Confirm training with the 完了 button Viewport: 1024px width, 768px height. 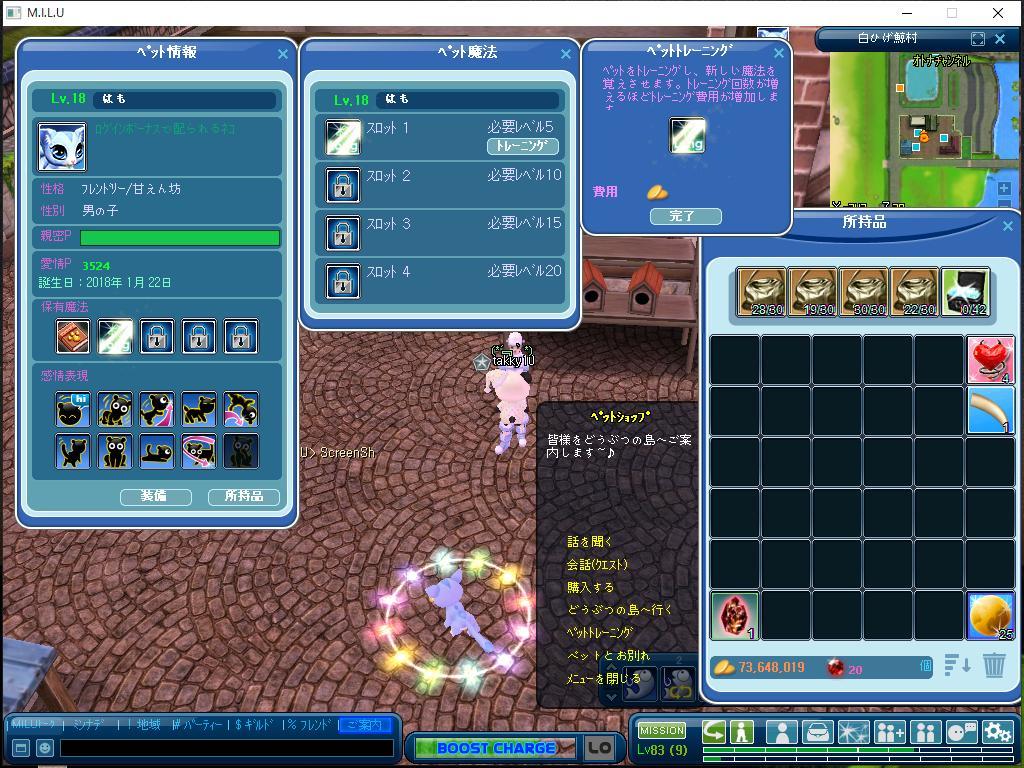pos(685,216)
